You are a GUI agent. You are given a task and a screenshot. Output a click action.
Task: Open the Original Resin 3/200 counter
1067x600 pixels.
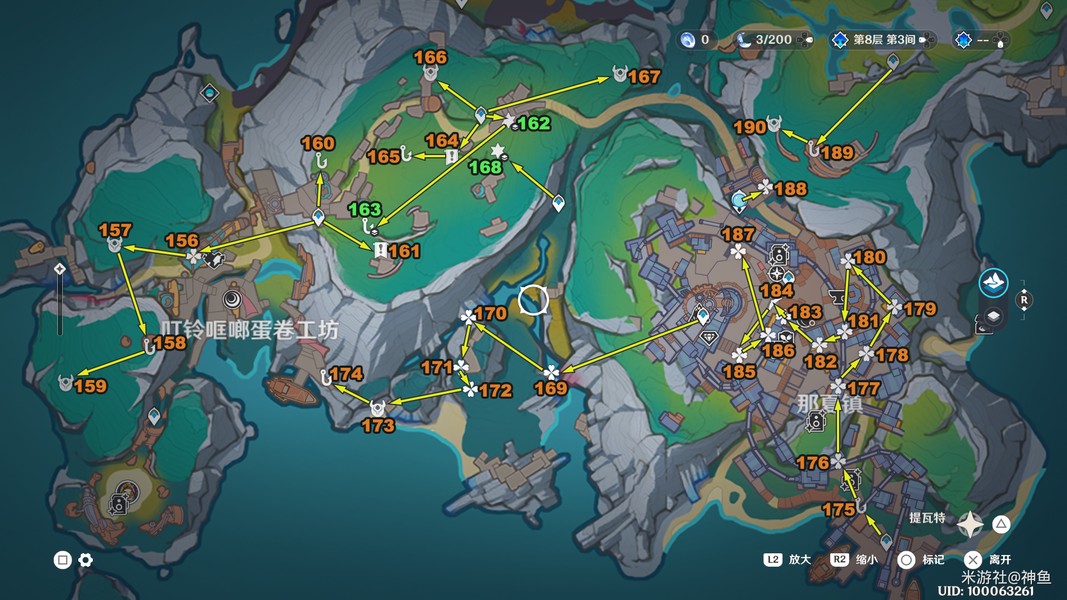pyautogui.click(x=764, y=40)
